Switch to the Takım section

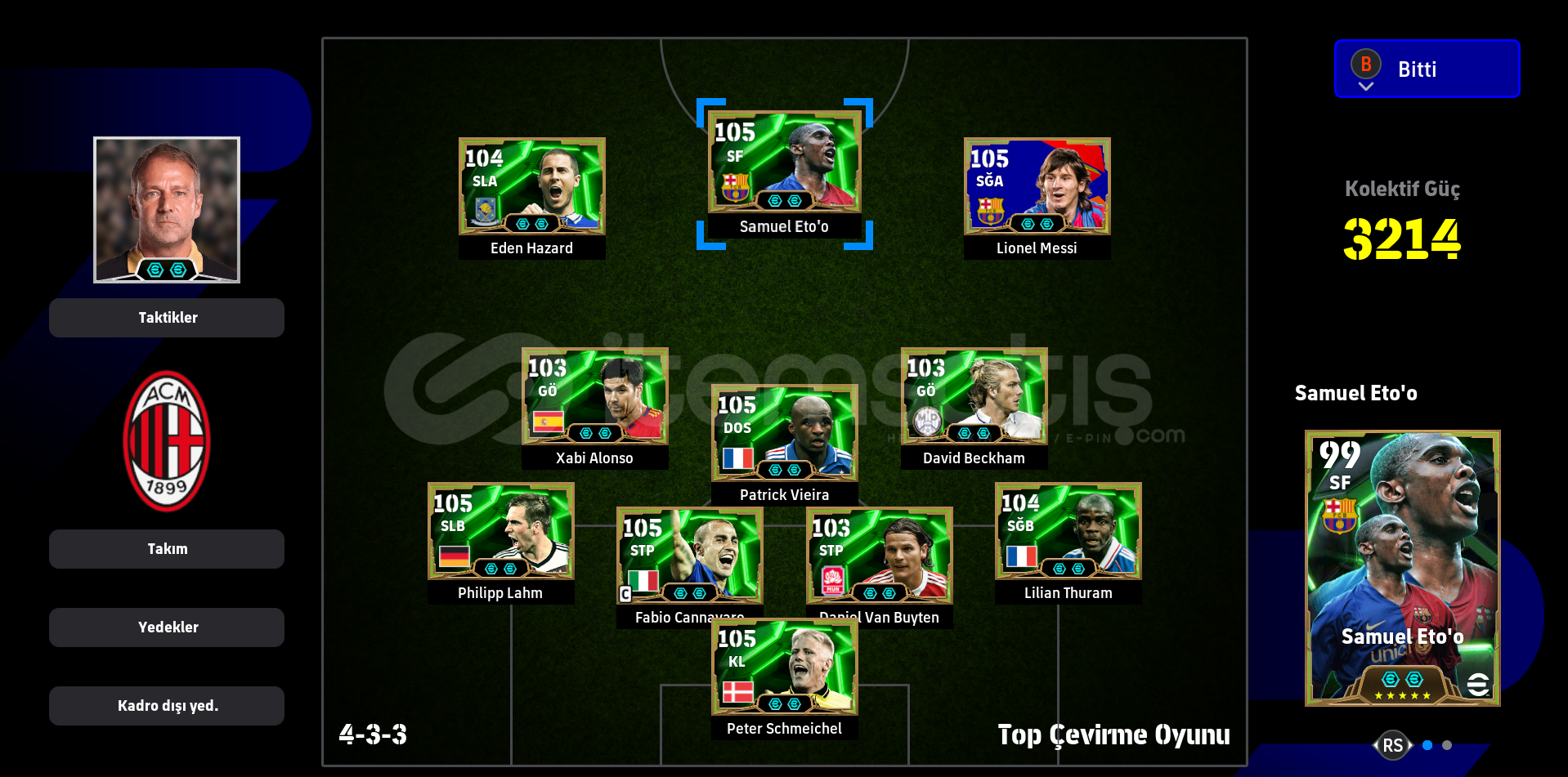pyautogui.click(x=166, y=548)
